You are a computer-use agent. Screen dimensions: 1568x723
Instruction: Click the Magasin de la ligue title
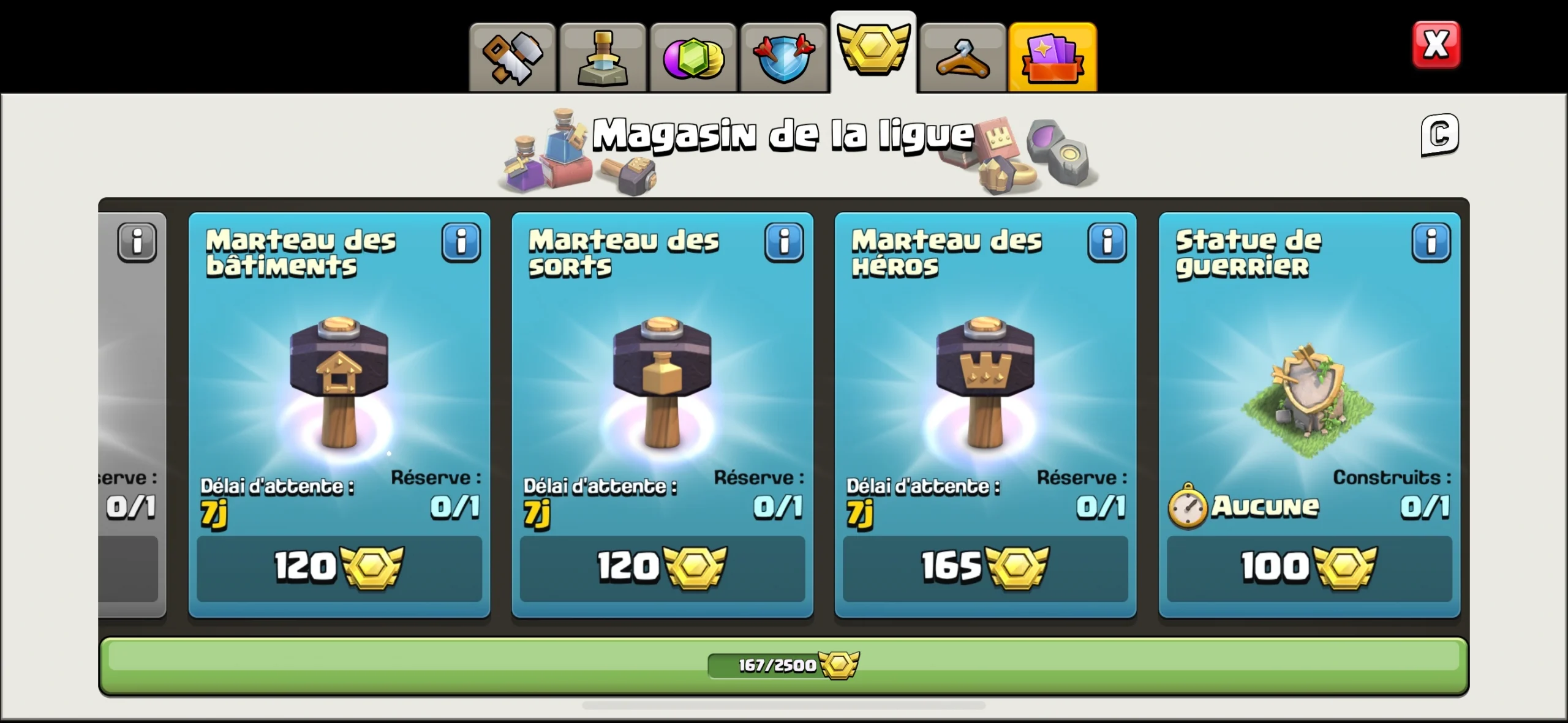point(783,133)
